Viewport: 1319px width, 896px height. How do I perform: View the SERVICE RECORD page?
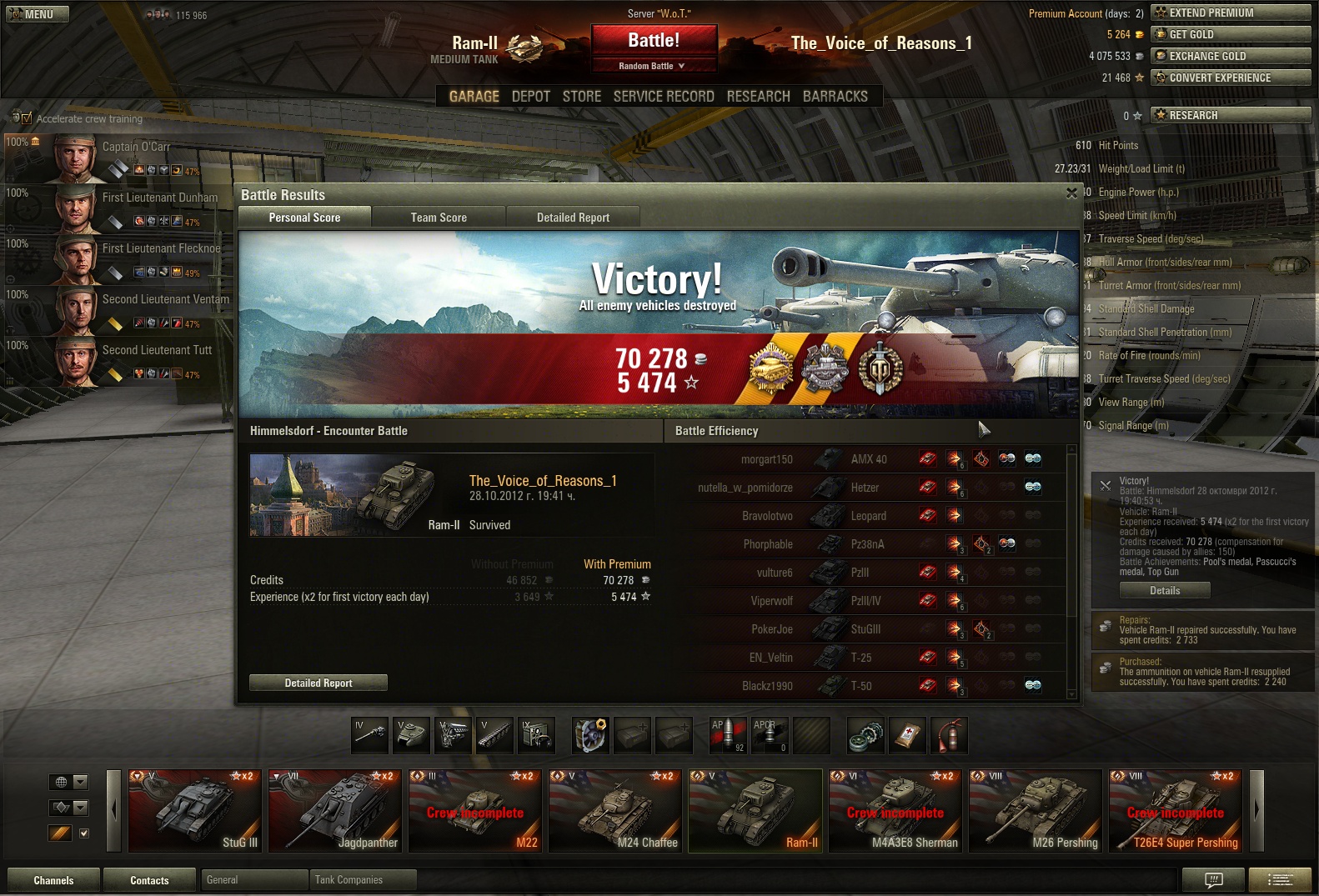(x=664, y=97)
